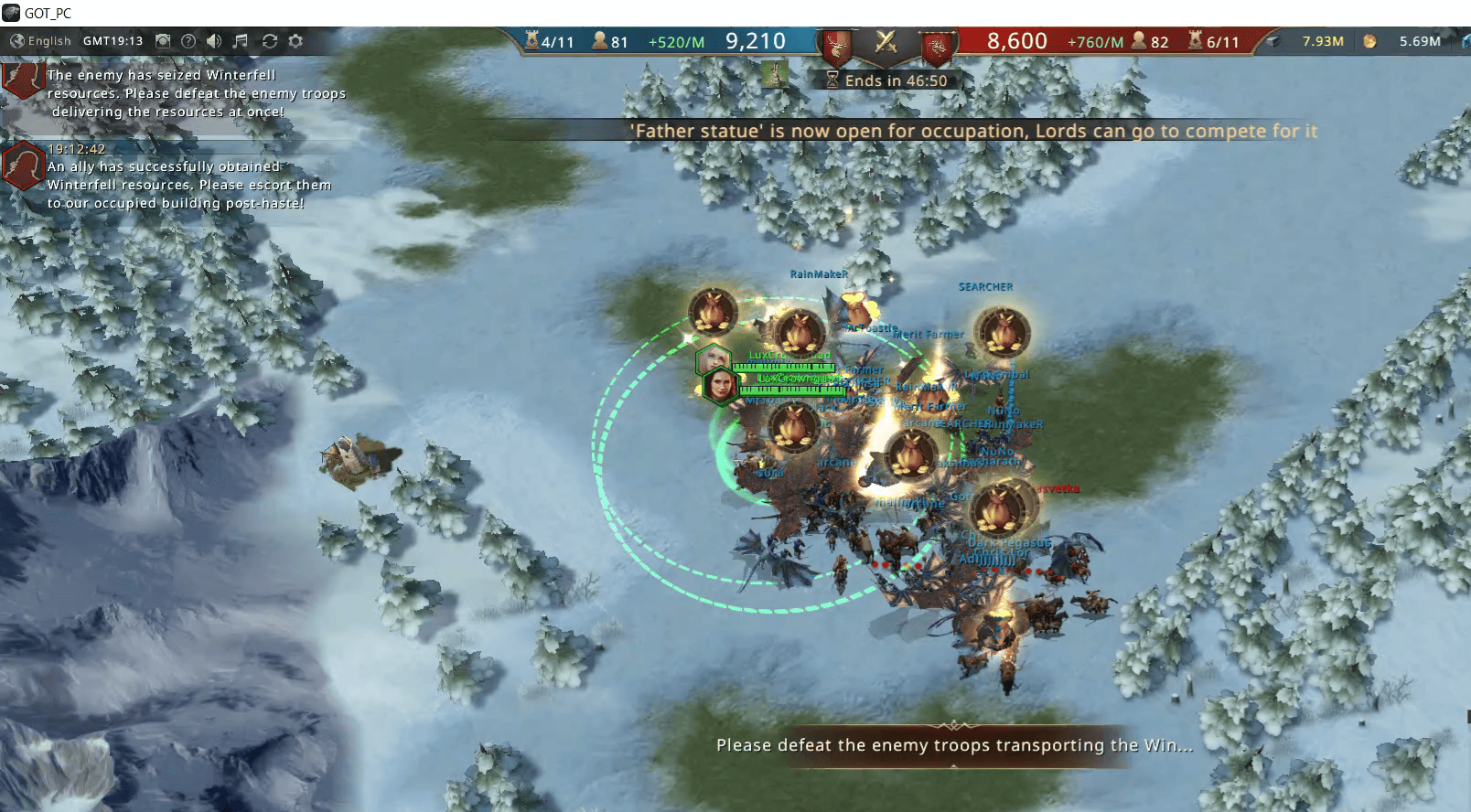Screen dimensions: 1471x812
Task: Expand the defeat enemy troops objective banner
Action: coord(953,745)
